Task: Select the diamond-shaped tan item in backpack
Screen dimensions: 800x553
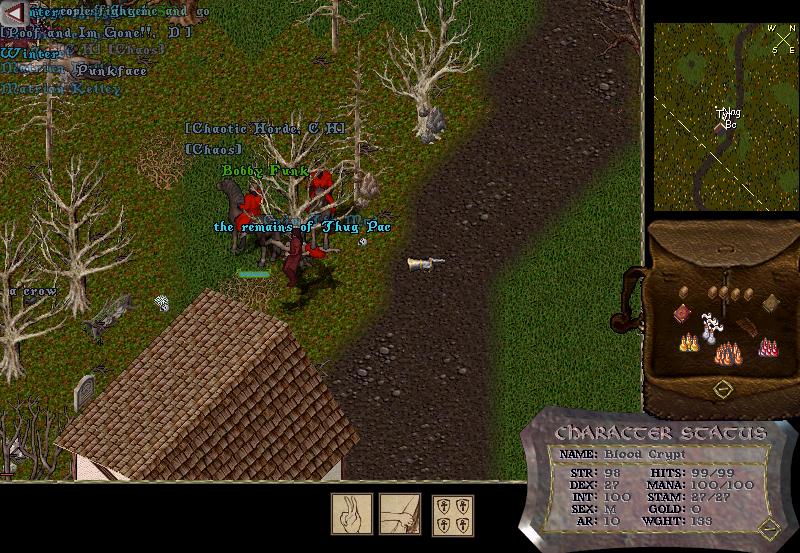Action: pyautogui.click(x=771, y=303)
